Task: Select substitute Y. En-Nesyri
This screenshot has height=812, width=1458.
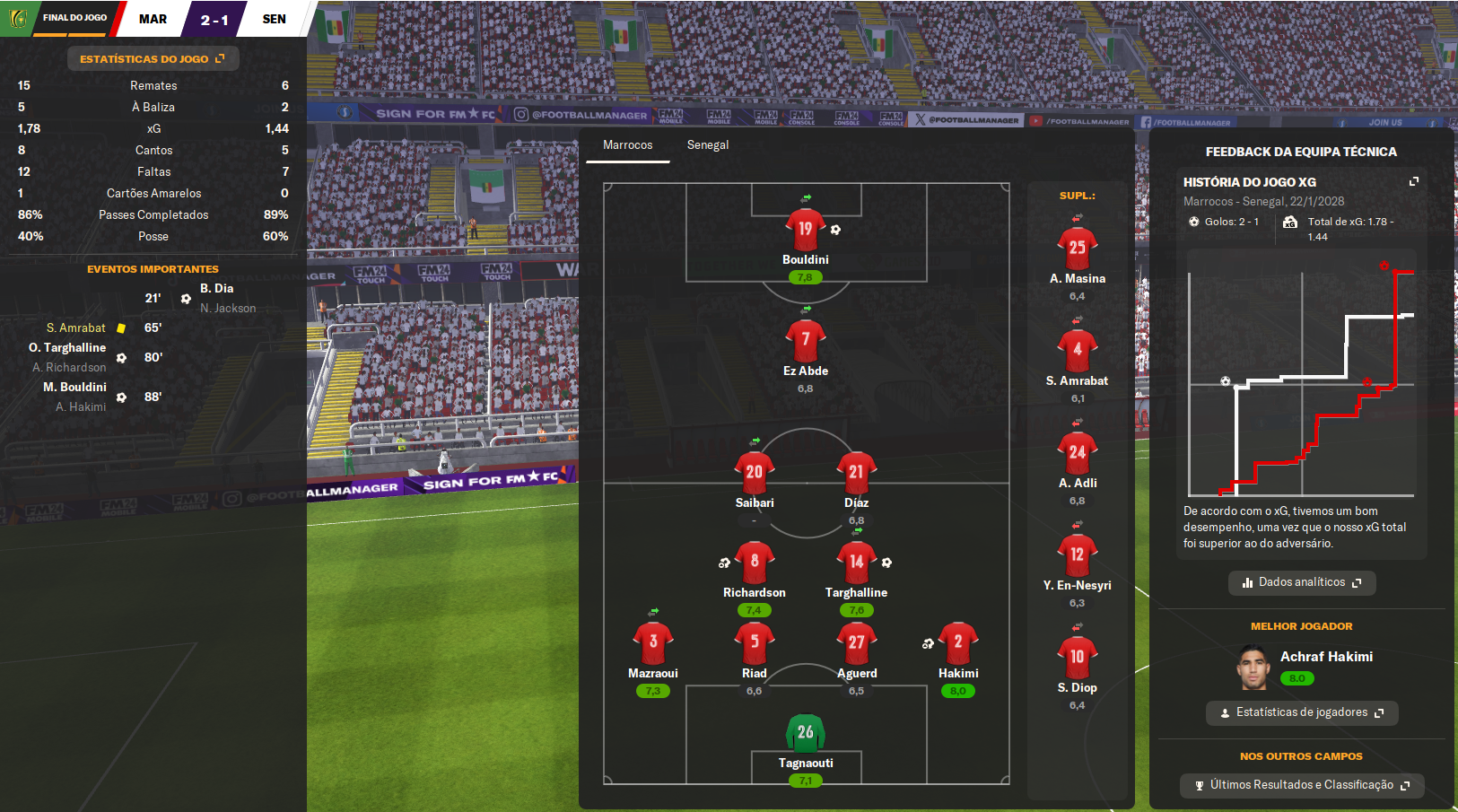Action: click(x=1077, y=555)
